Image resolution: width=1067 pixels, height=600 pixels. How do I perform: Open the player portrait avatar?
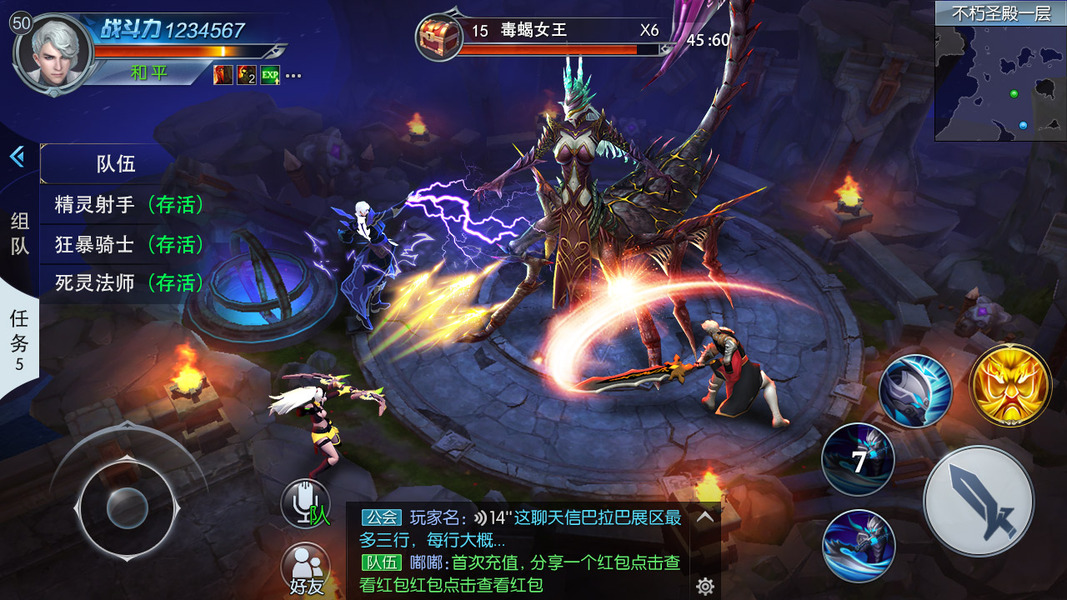point(54,52)
